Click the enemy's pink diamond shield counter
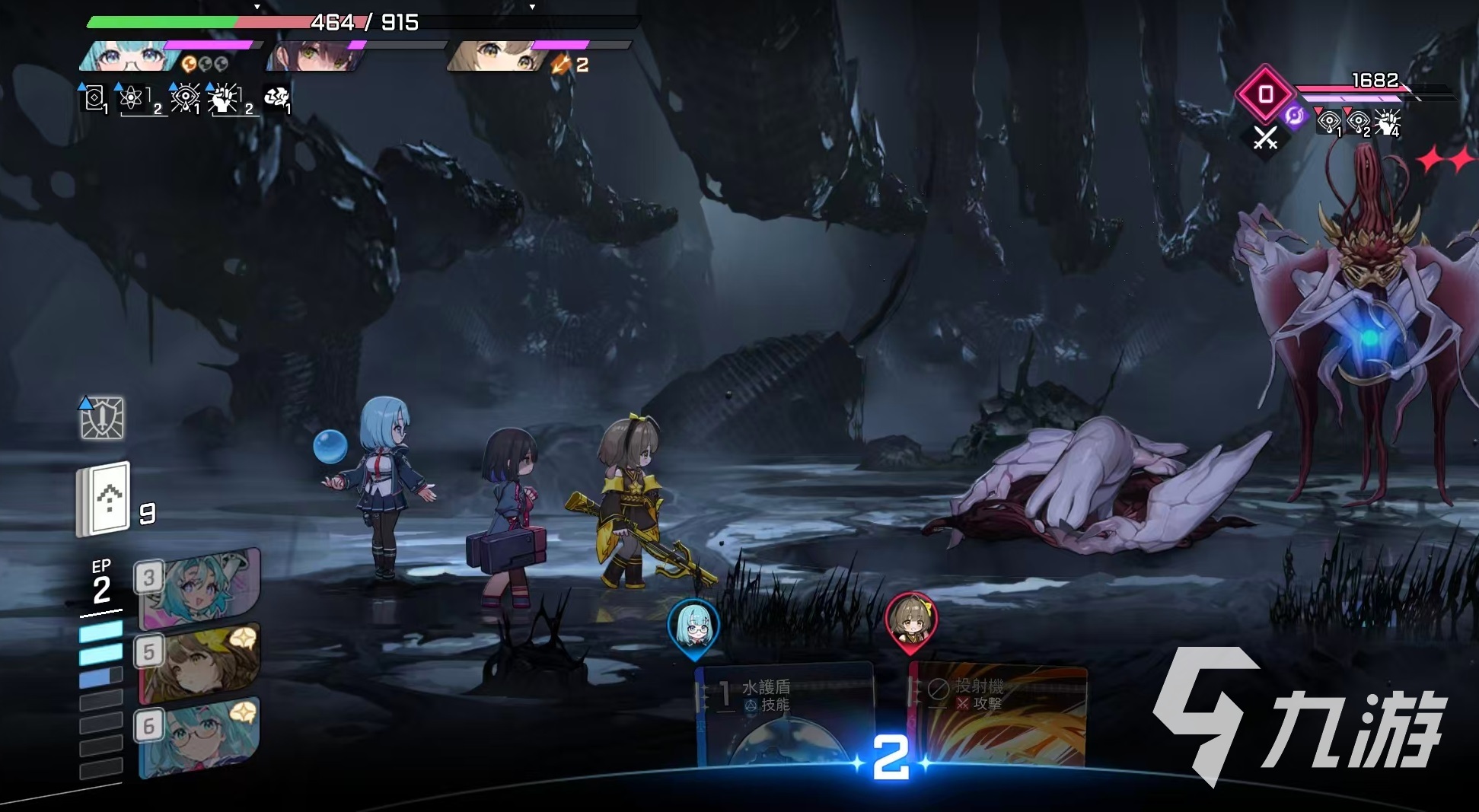This screenshot has width=1479, height=812. click(x=1265, y=94)
